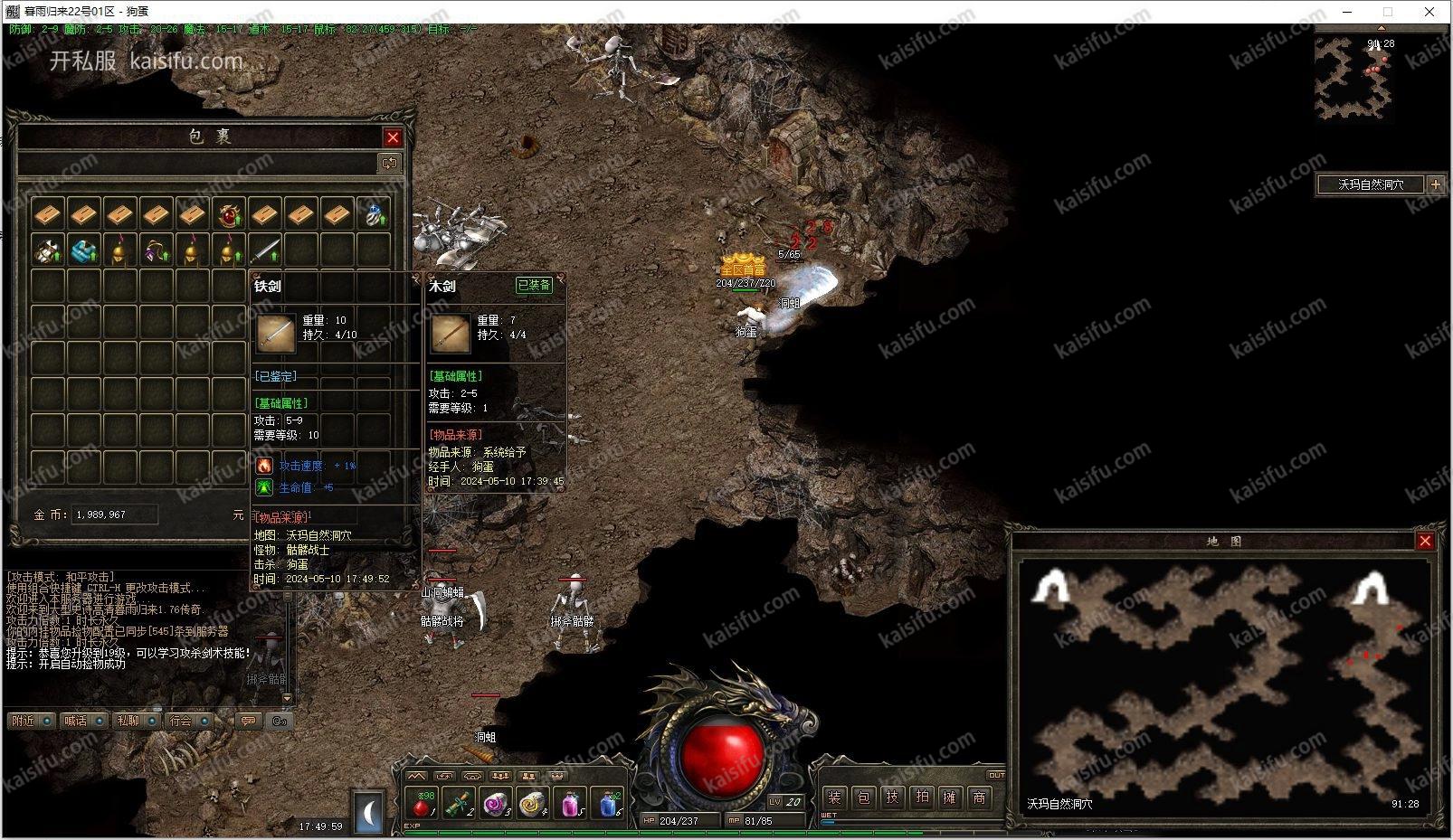The width and height of the screenshot is (1453, 840).
Task: Close the 包裹 inventory window
Action: pos(393,137)
